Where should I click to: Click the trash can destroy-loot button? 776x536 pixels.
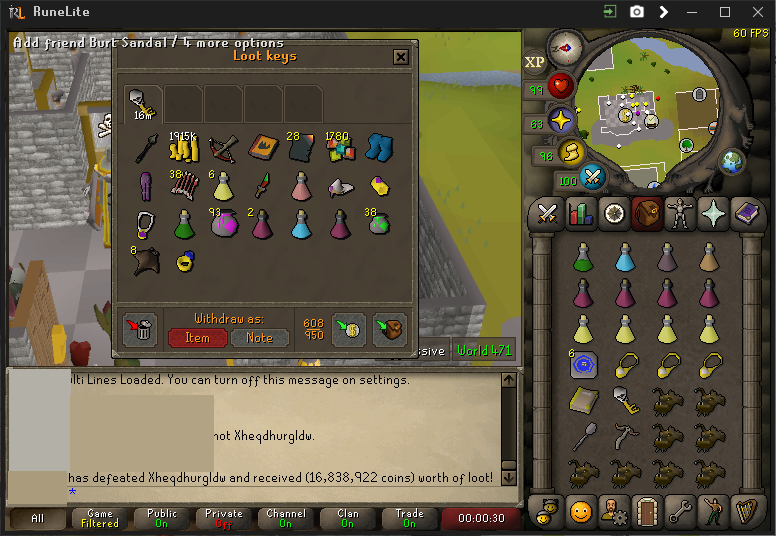pyautogui.click(x=142, y=329)
